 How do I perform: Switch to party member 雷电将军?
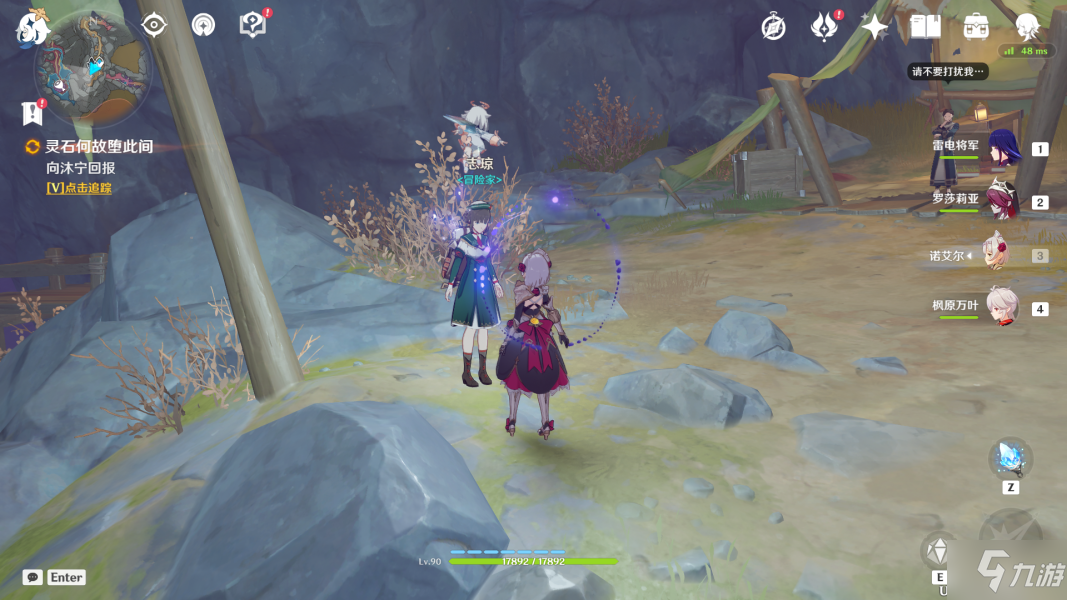pos(1003,149)
